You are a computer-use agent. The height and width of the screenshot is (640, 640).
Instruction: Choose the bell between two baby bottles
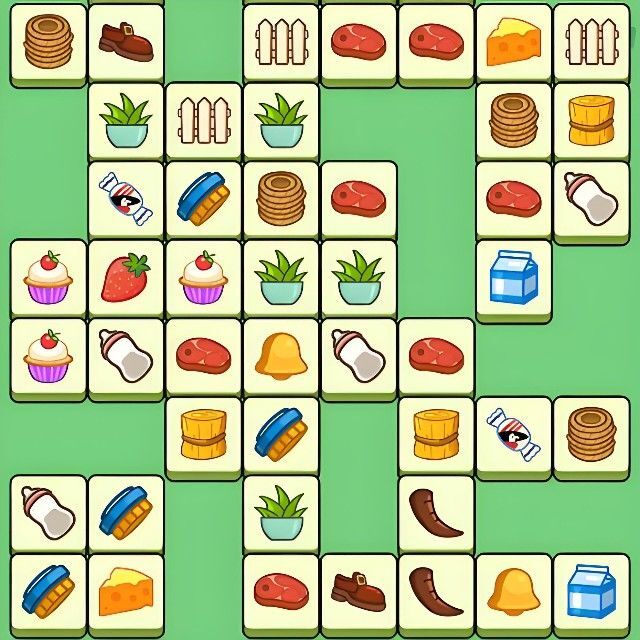(x=282, y=355)
